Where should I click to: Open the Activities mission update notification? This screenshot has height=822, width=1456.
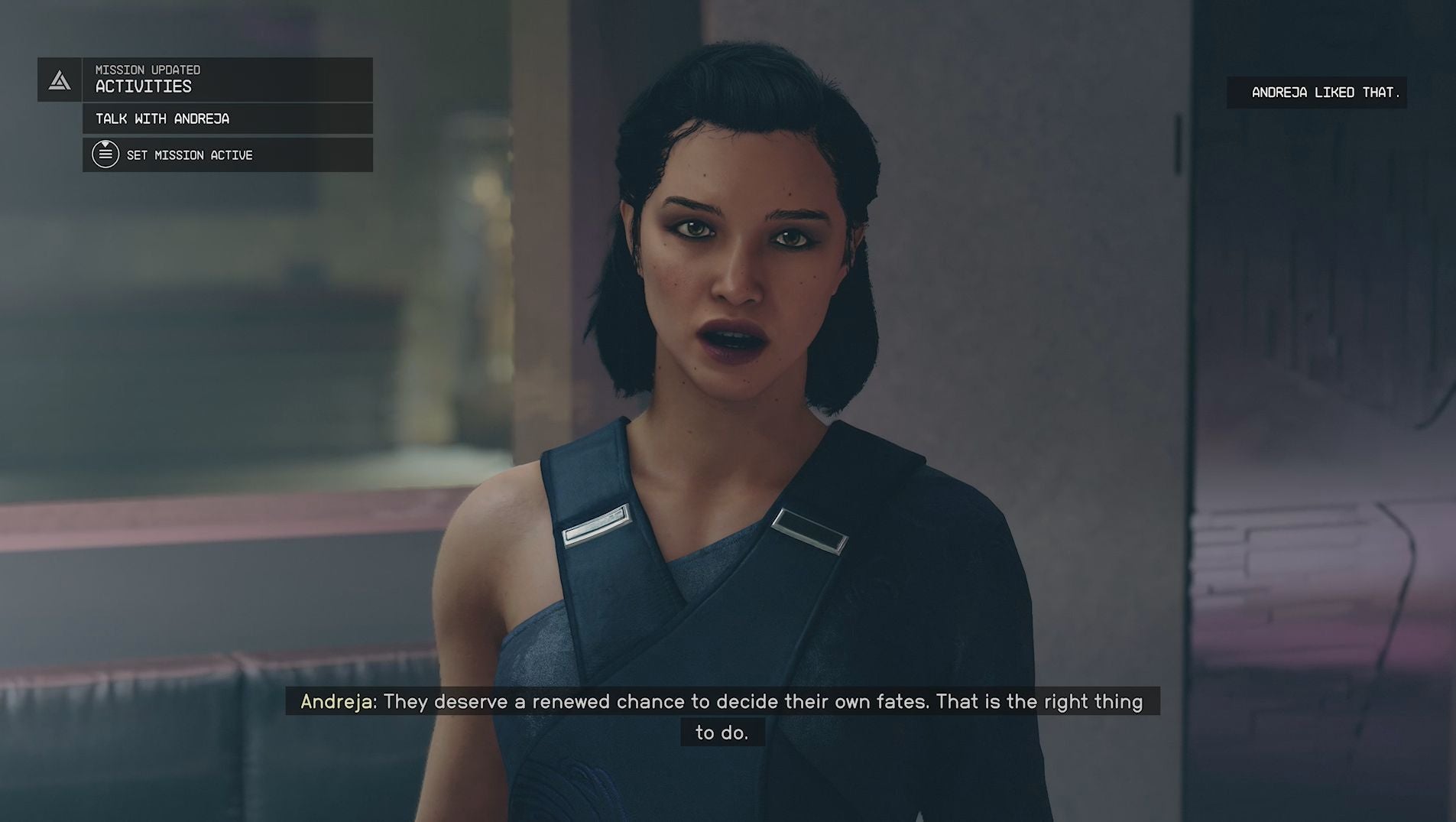pyautogui.click(x=227, y=80)
